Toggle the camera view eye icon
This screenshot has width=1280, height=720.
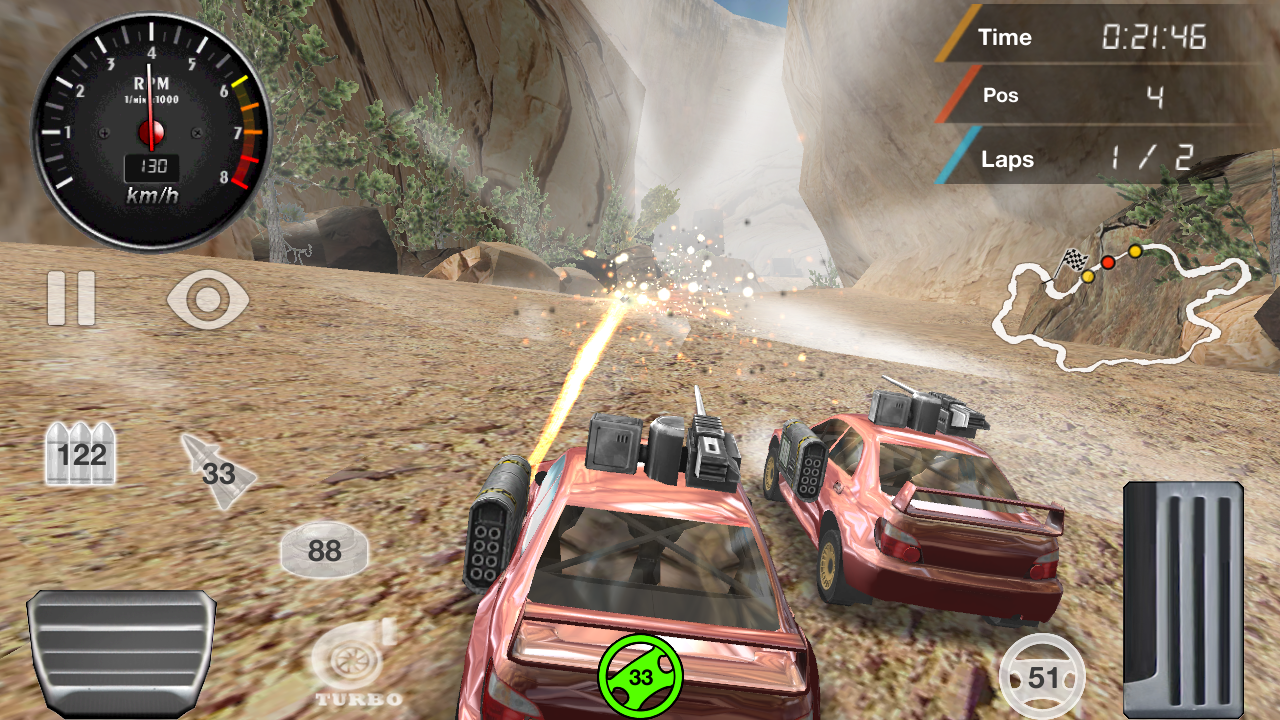point(208,299)
